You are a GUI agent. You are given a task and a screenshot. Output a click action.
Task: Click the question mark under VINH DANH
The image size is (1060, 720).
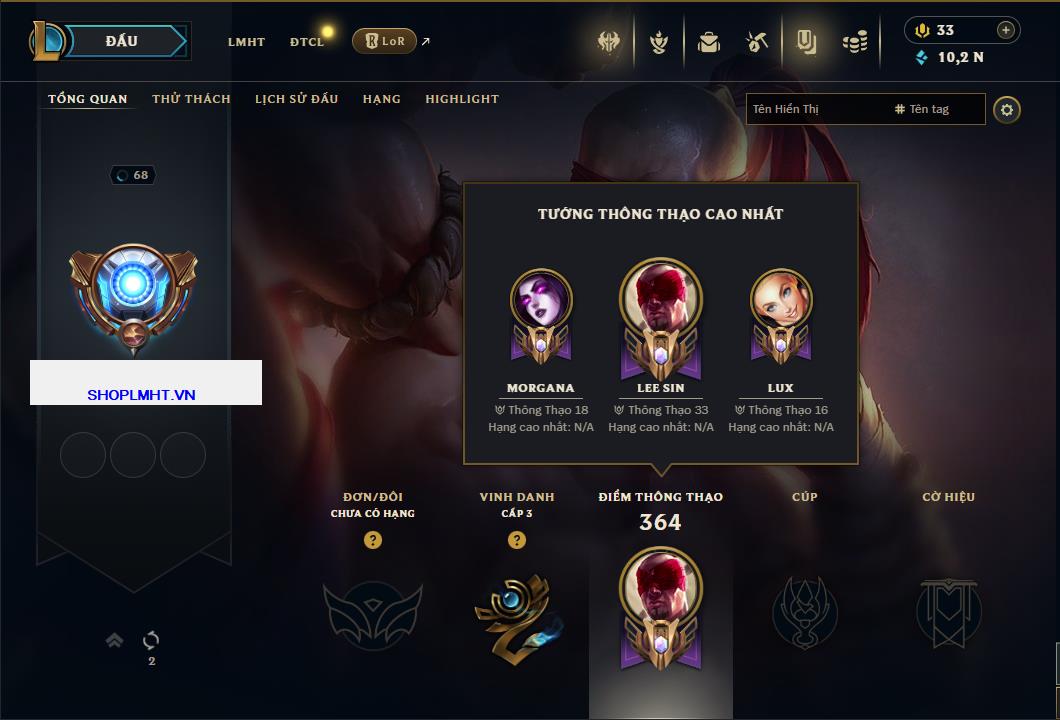(516, 540)
